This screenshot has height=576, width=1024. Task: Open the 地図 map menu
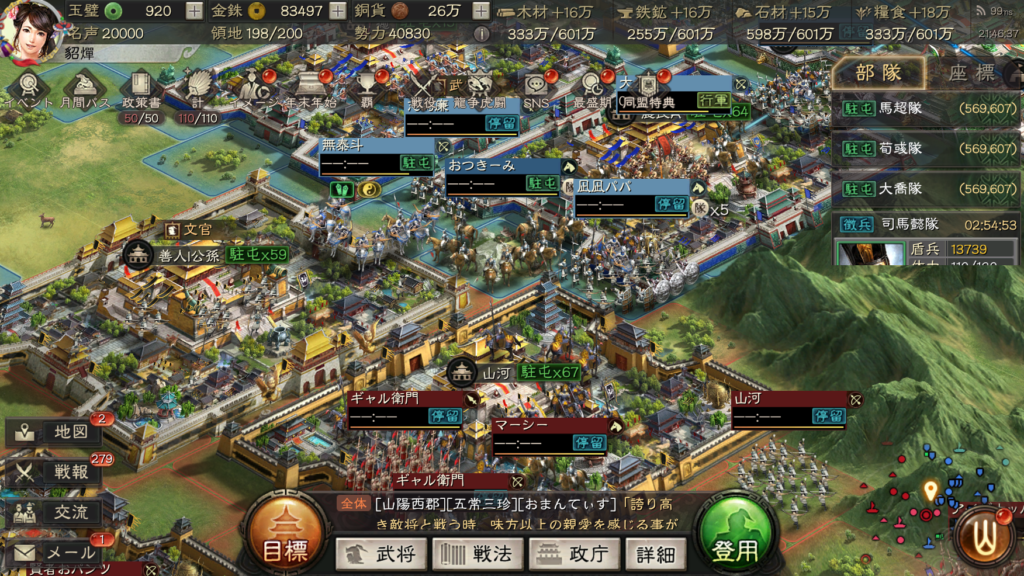[55, 432]
